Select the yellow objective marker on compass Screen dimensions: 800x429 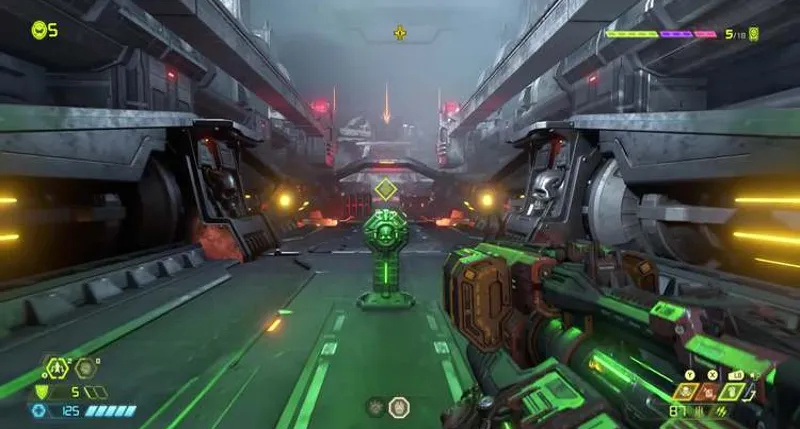pyautogui.click(x=400, y=33)
